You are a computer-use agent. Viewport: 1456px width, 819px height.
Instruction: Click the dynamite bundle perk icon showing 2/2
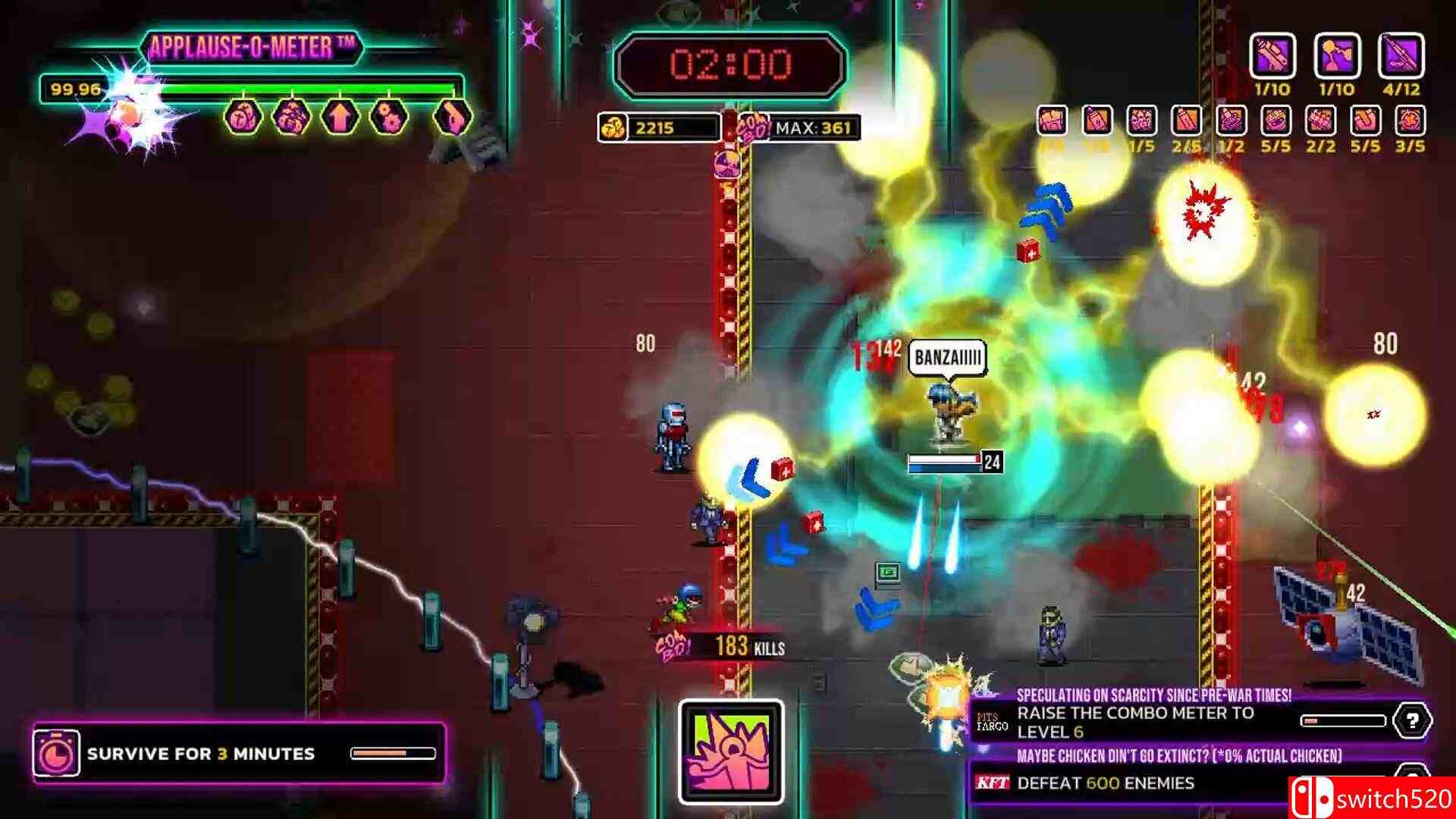[x=1321, y=120]
